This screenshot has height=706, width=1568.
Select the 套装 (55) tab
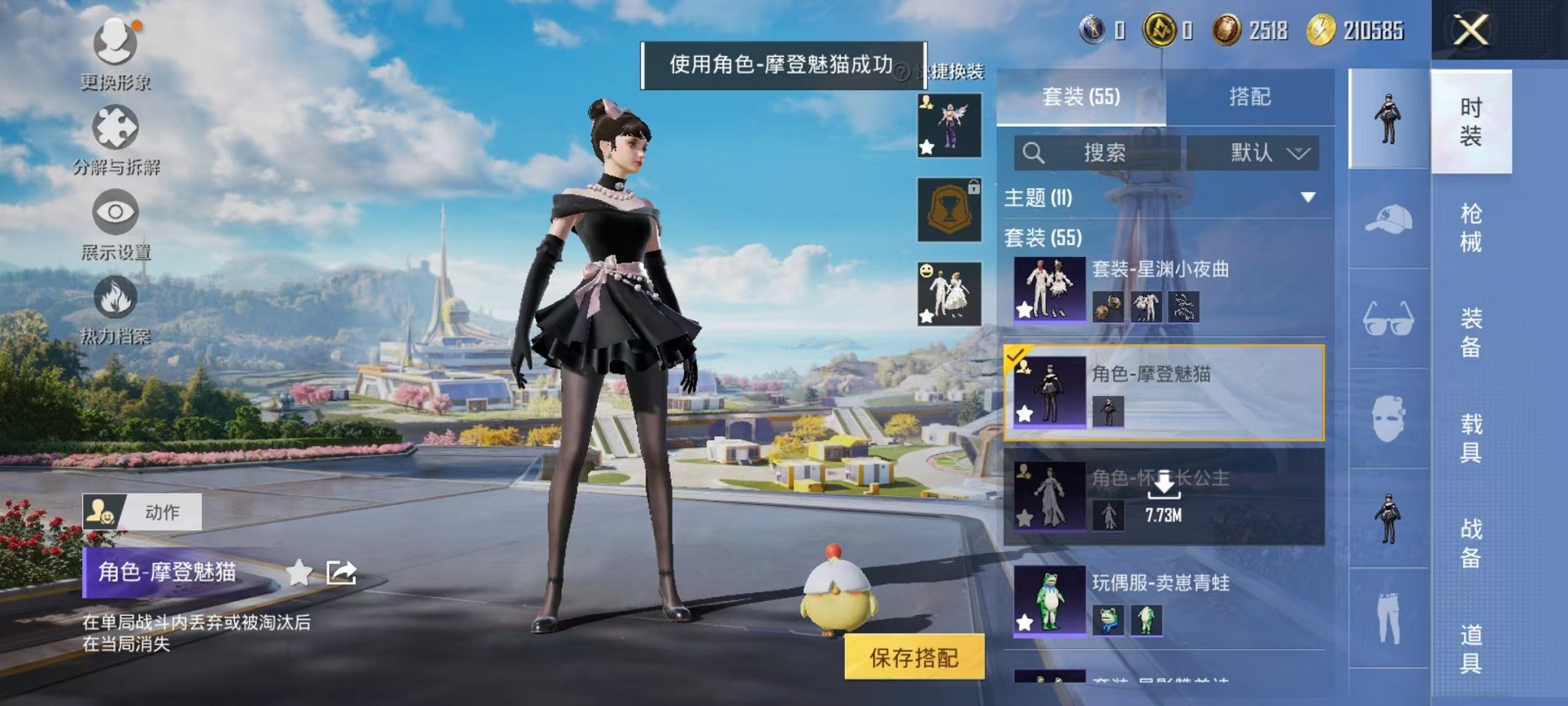click(1081, 97)
